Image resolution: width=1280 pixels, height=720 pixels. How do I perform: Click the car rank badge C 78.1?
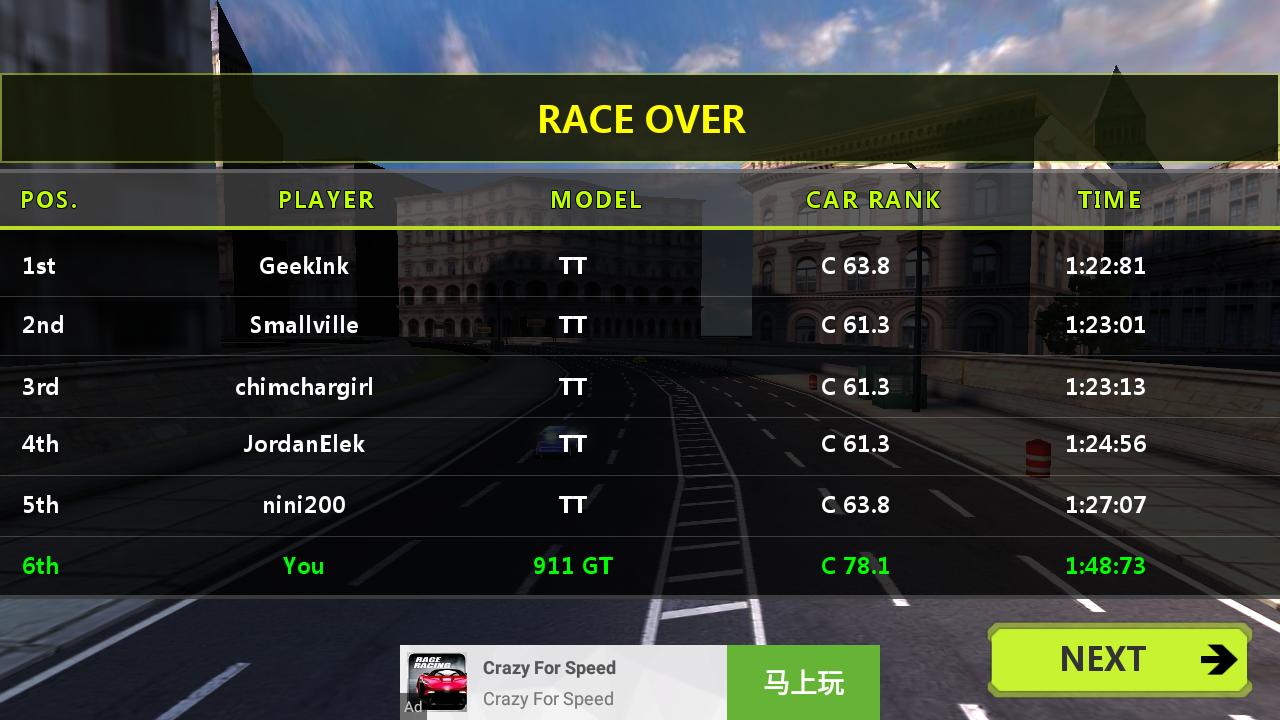pyautogui.click(x=855, y=565)
